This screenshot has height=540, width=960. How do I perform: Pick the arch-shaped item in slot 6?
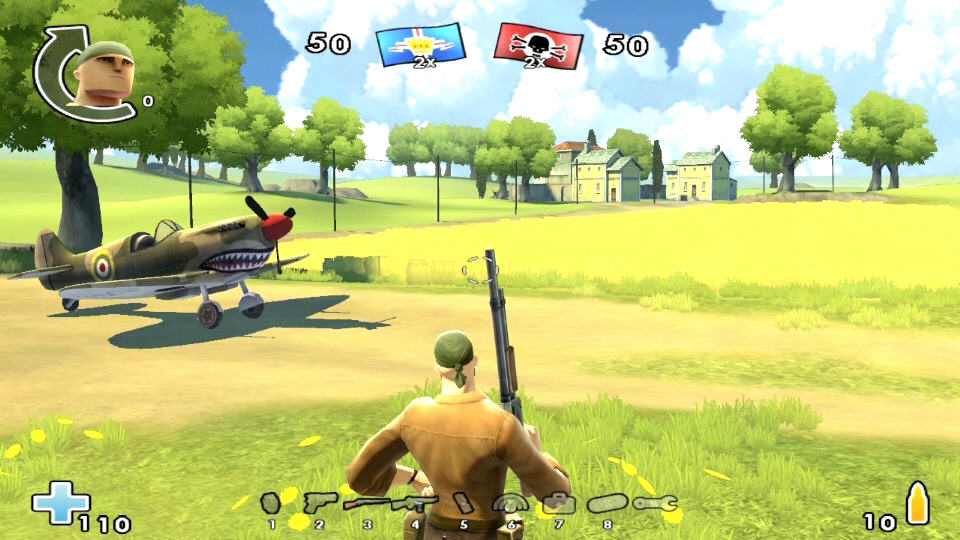coord(511,503)
